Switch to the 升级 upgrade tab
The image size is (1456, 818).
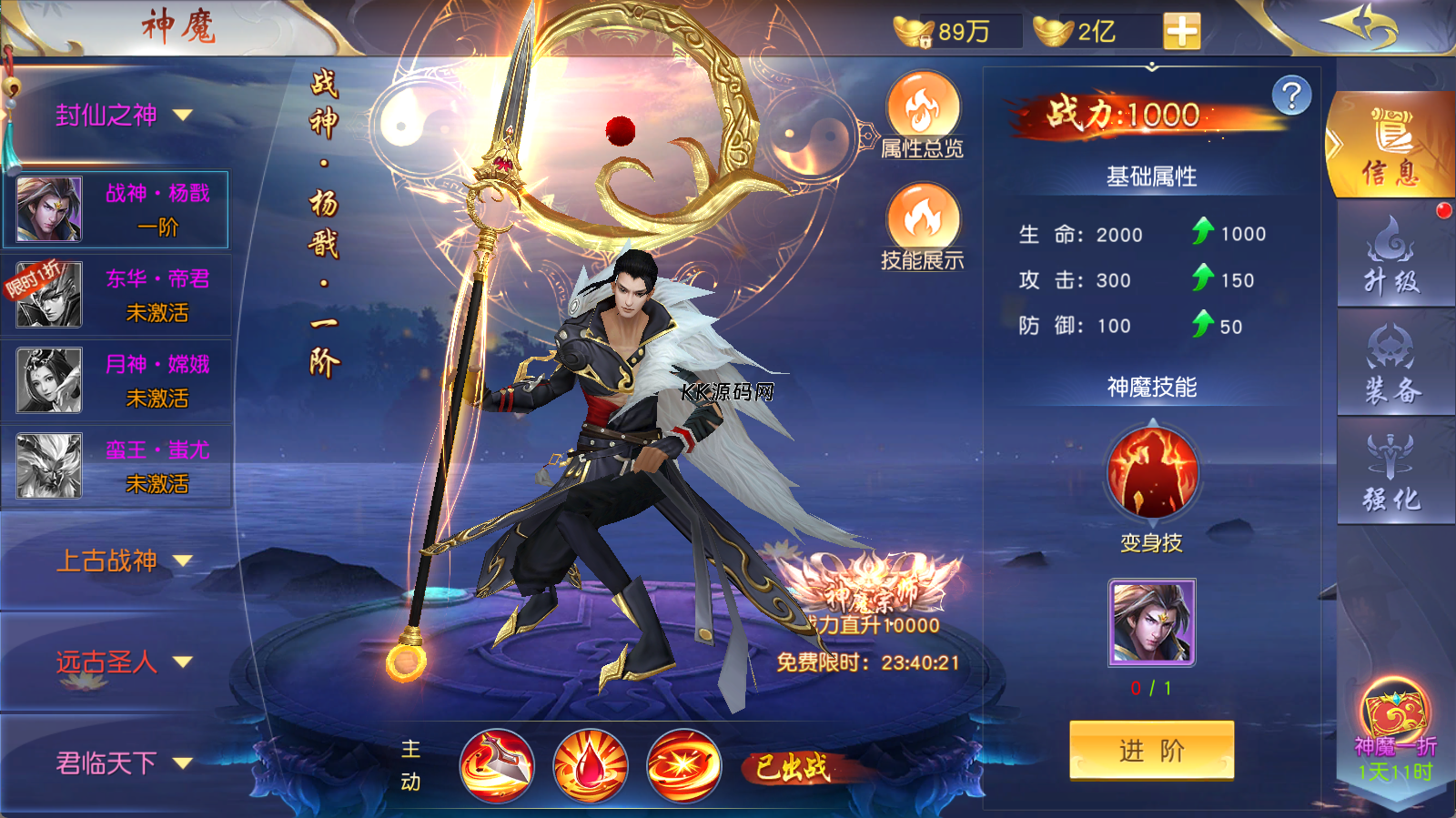click(x=1390, y=256)
